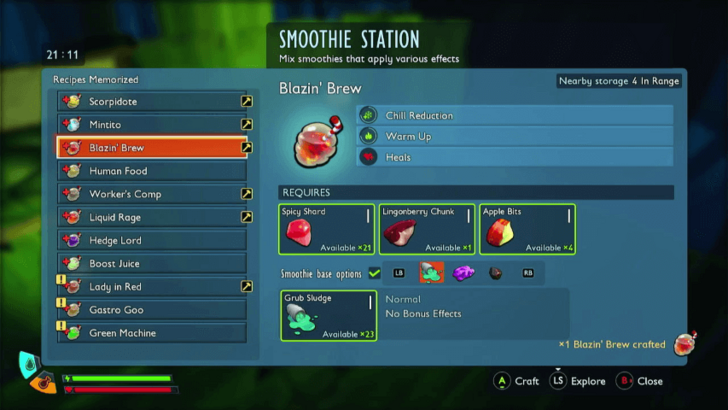Switch to the purple smoothie base option
728x410 pixels.
click(462, 272)
